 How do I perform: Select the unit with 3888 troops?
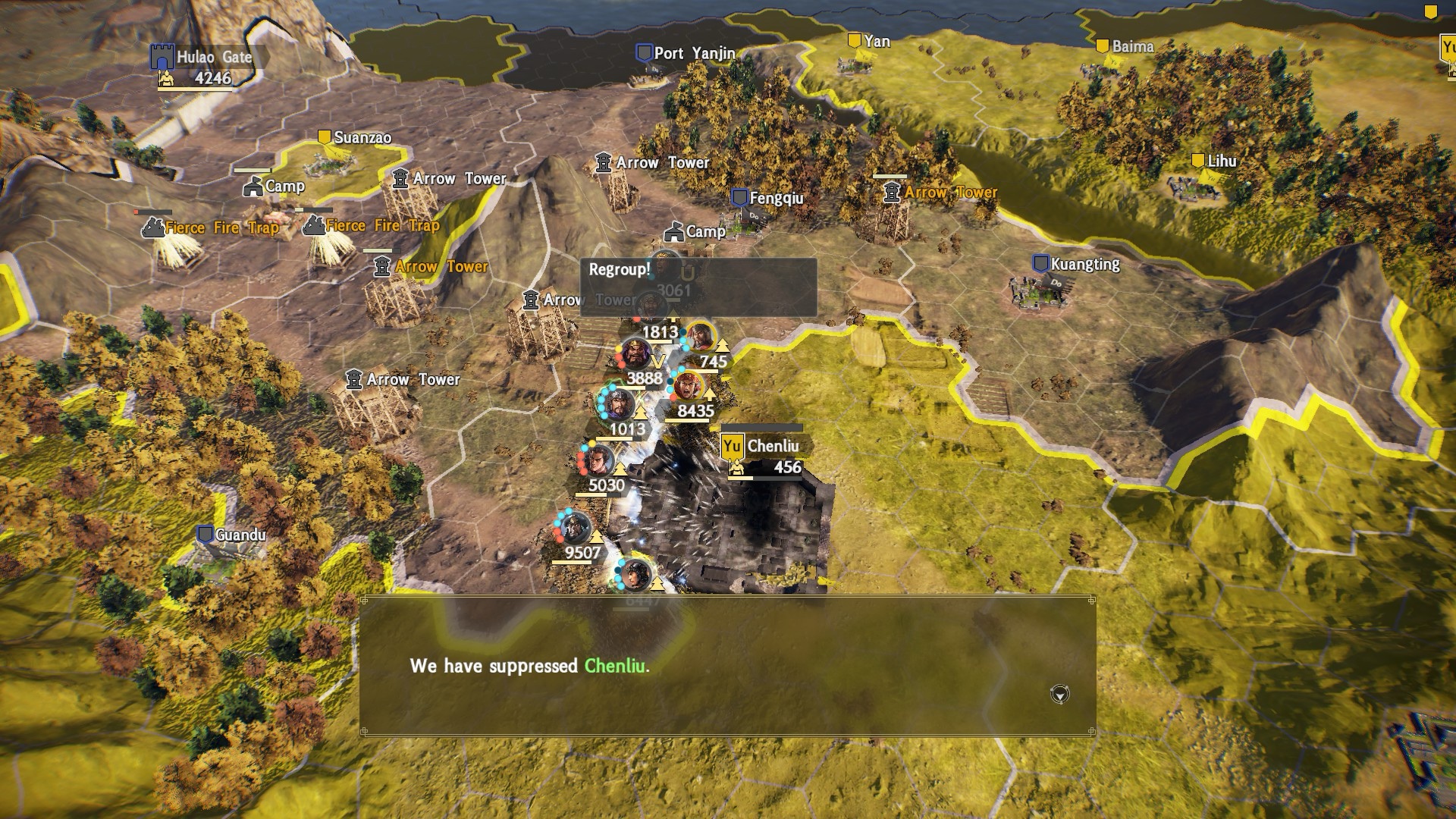635,355
